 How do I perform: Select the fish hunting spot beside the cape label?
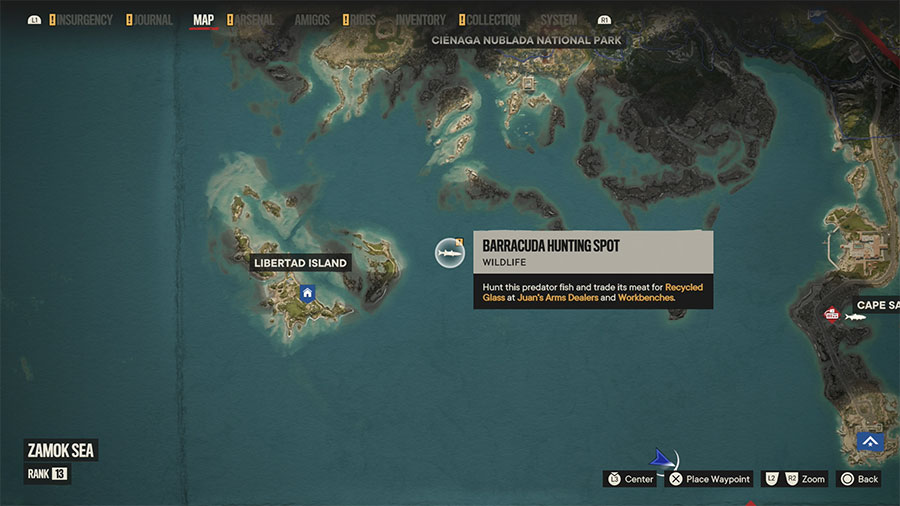tap(855, 317)
